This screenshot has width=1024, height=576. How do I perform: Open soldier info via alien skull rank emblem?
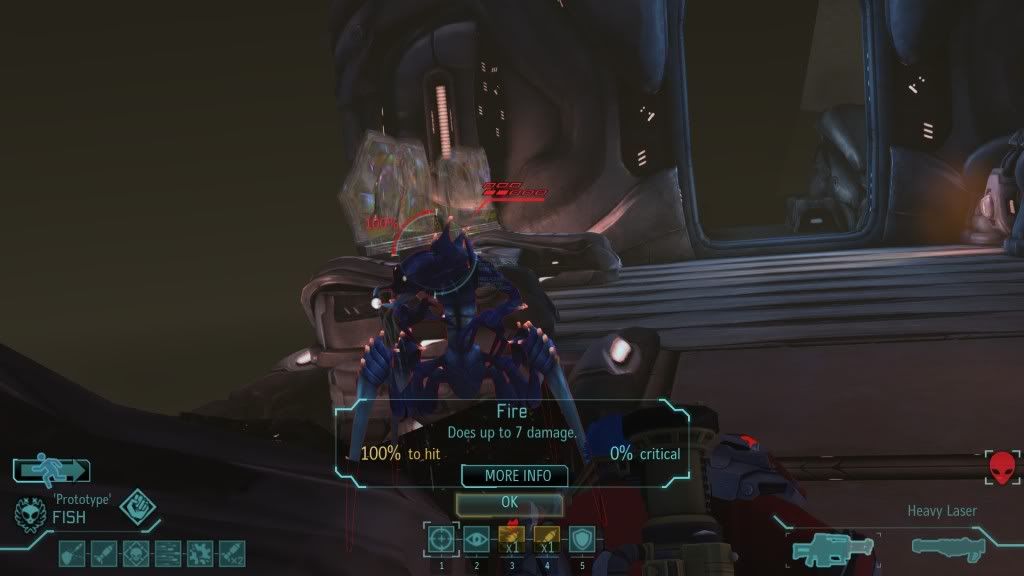[x=31, y=513]
